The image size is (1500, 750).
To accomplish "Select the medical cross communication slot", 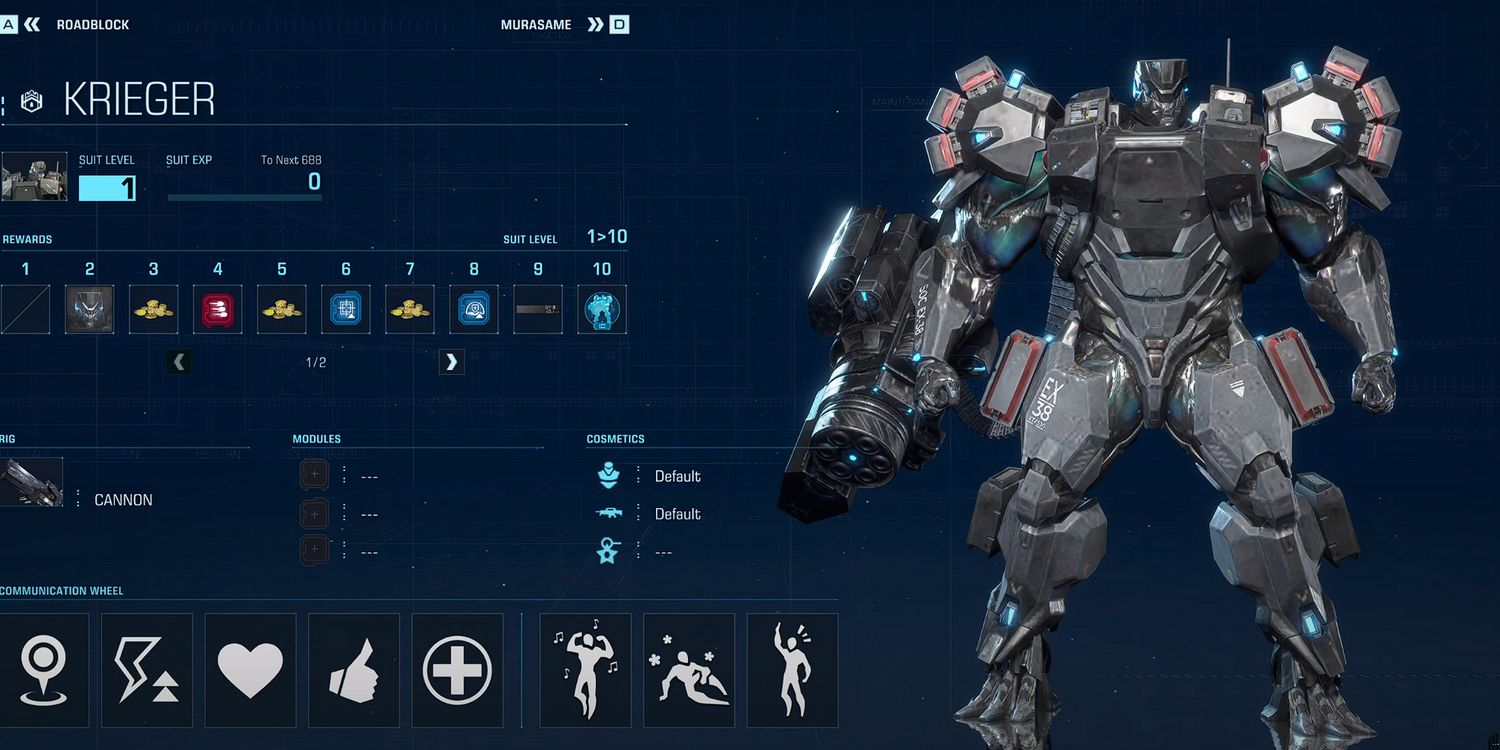I will pyautogui.click(x=457, y=670).
